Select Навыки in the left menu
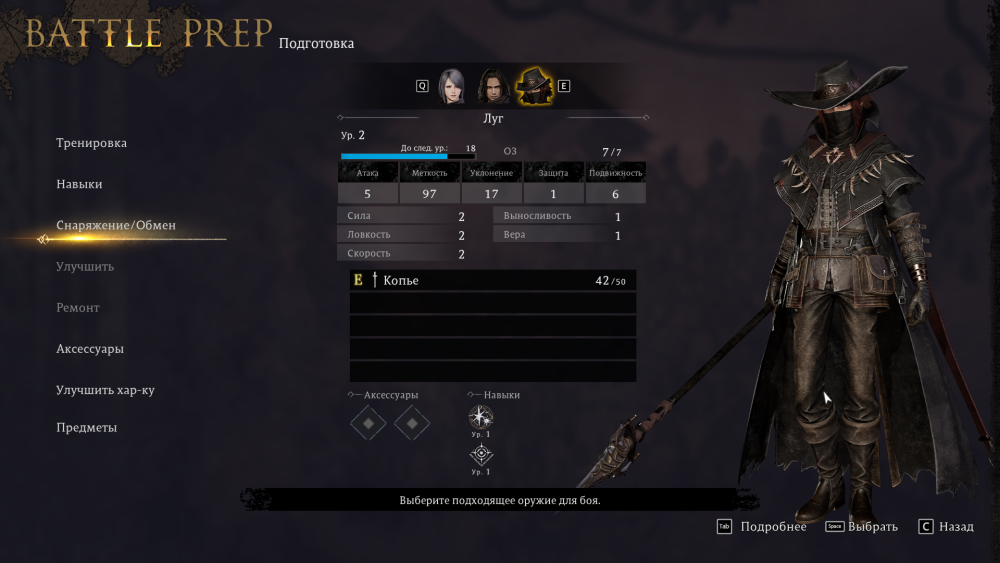1000x563 pixels. click(80, 184)
